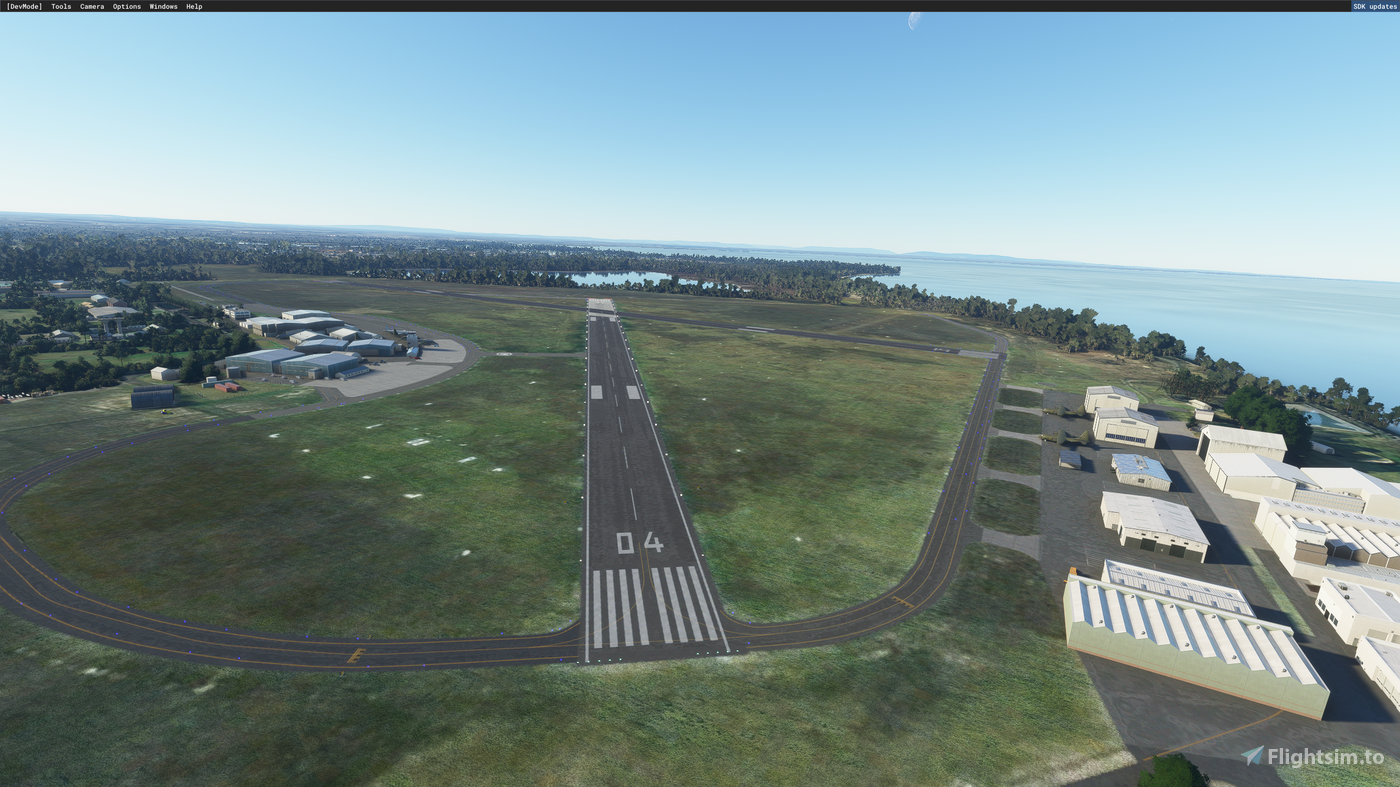This screenshot has height=787, width=1400.
Task: Open the Camera menu
Action: (x=91, y=5)
